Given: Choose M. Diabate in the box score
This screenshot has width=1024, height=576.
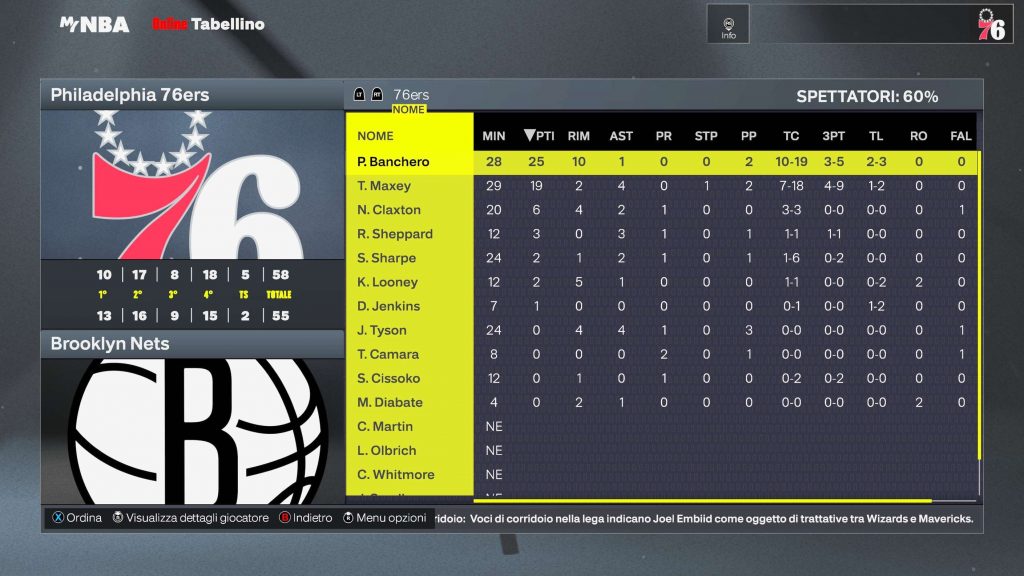Looking at the screenshot, I should [x=390, y=402].
